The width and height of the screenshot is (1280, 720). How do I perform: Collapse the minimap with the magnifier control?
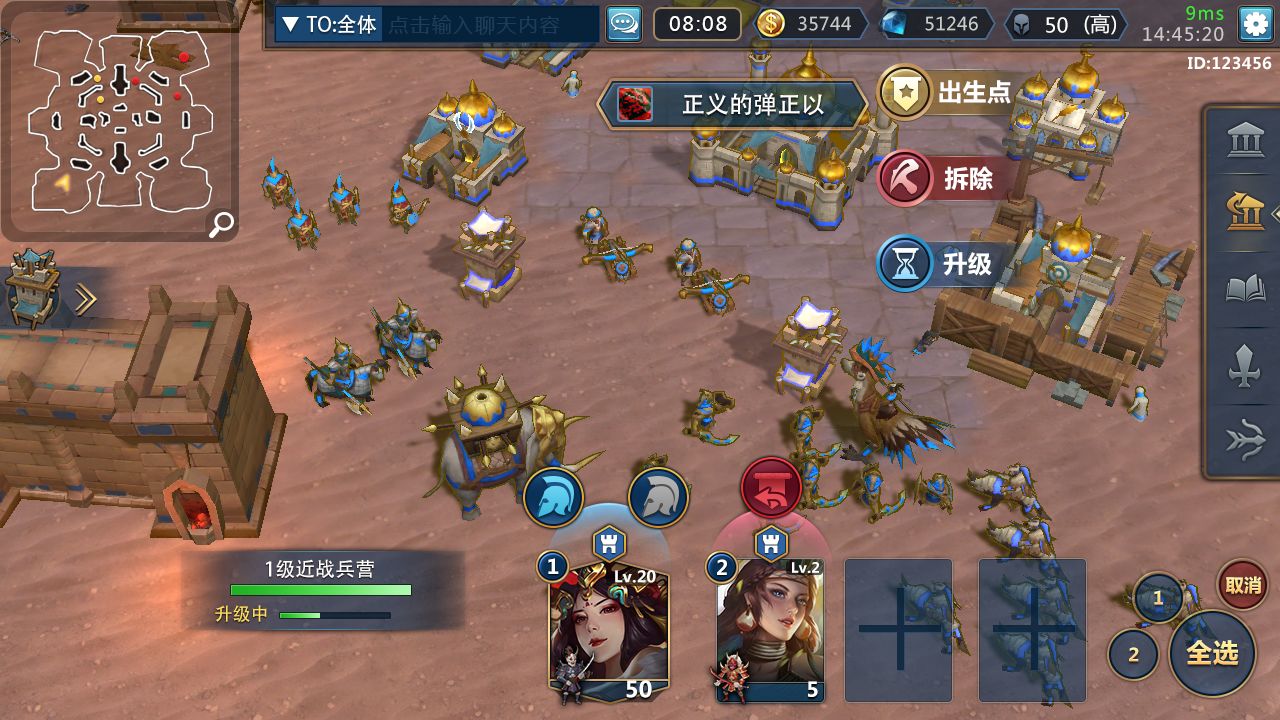[220, 224]
